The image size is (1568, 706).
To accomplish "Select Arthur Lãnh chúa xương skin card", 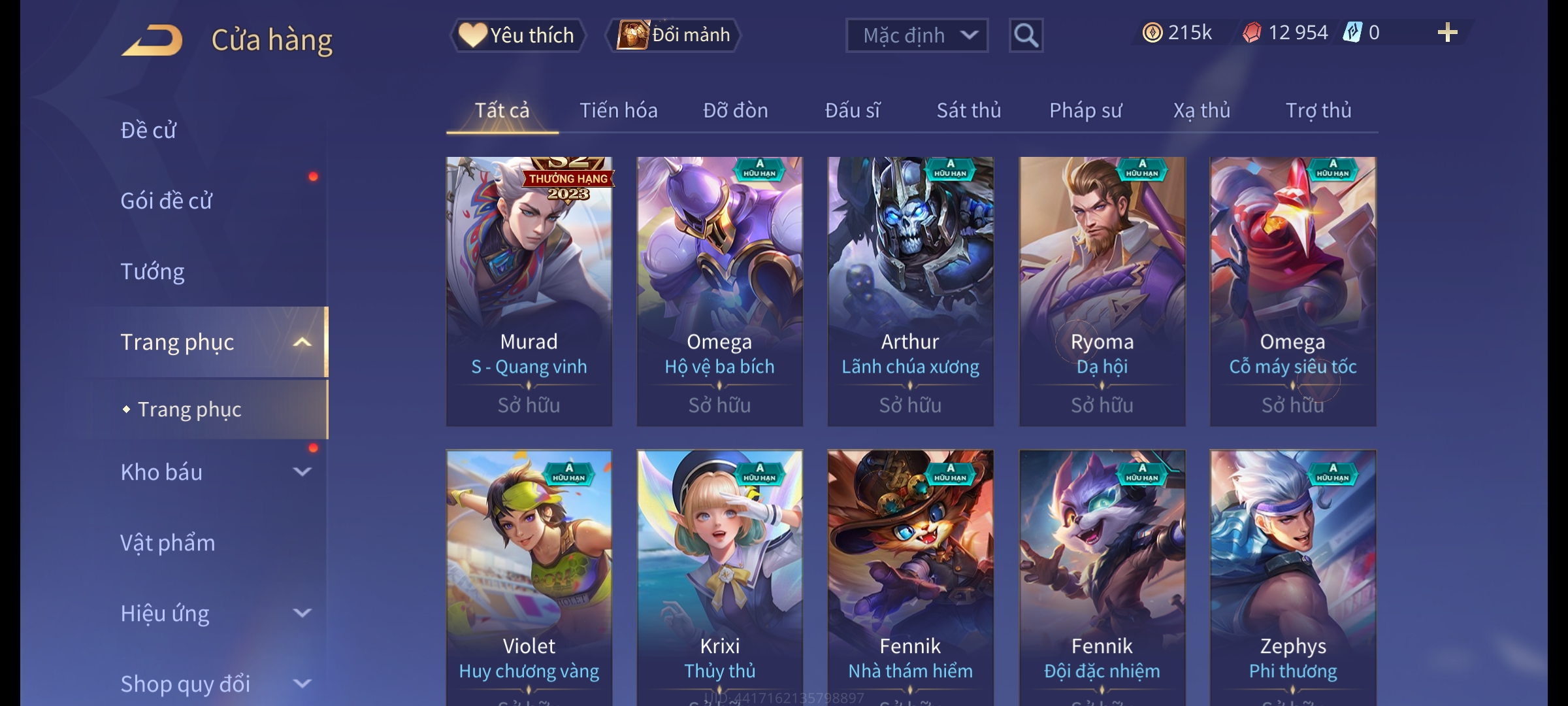I will (910, 291).
